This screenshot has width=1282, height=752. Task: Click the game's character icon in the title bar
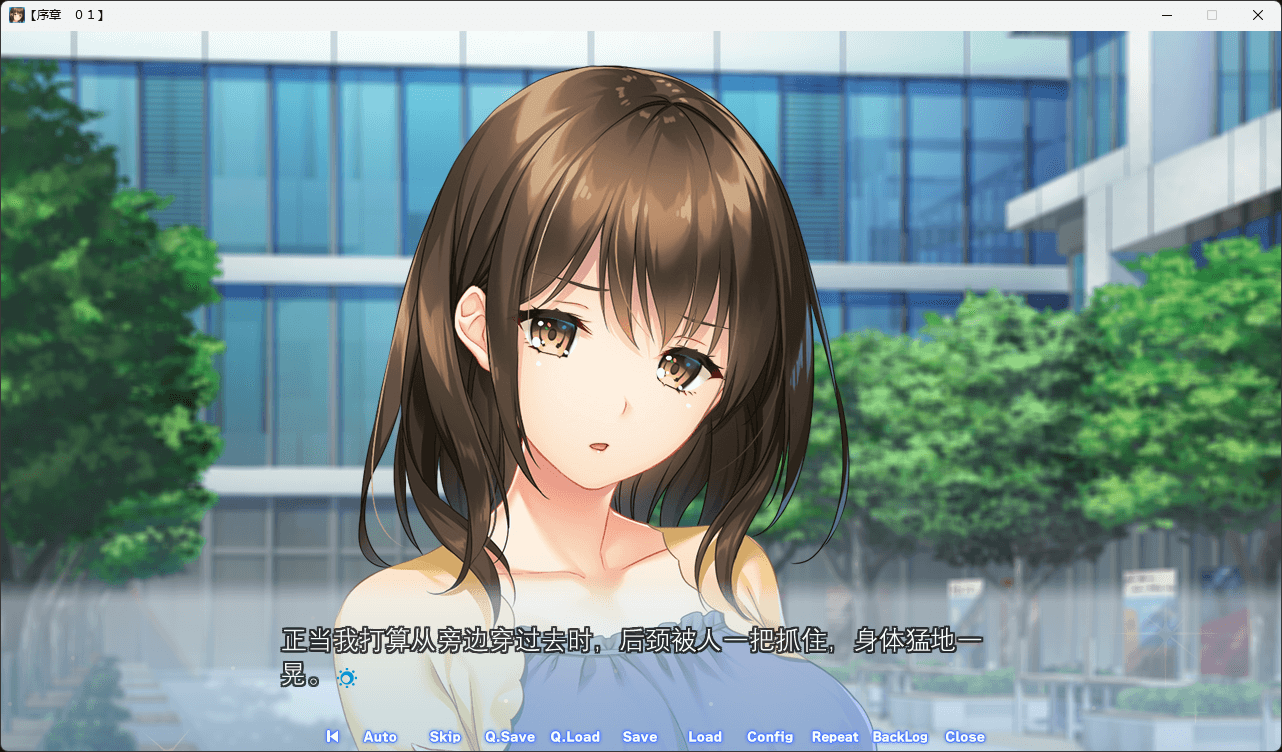click(x=18, y=14)
